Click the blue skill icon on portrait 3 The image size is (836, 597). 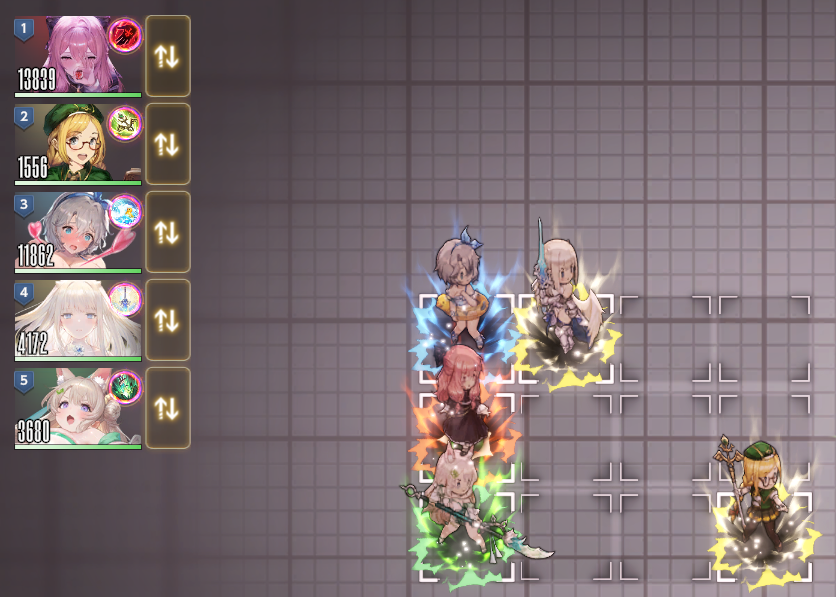pyautogui.click(x=125, y=211)
